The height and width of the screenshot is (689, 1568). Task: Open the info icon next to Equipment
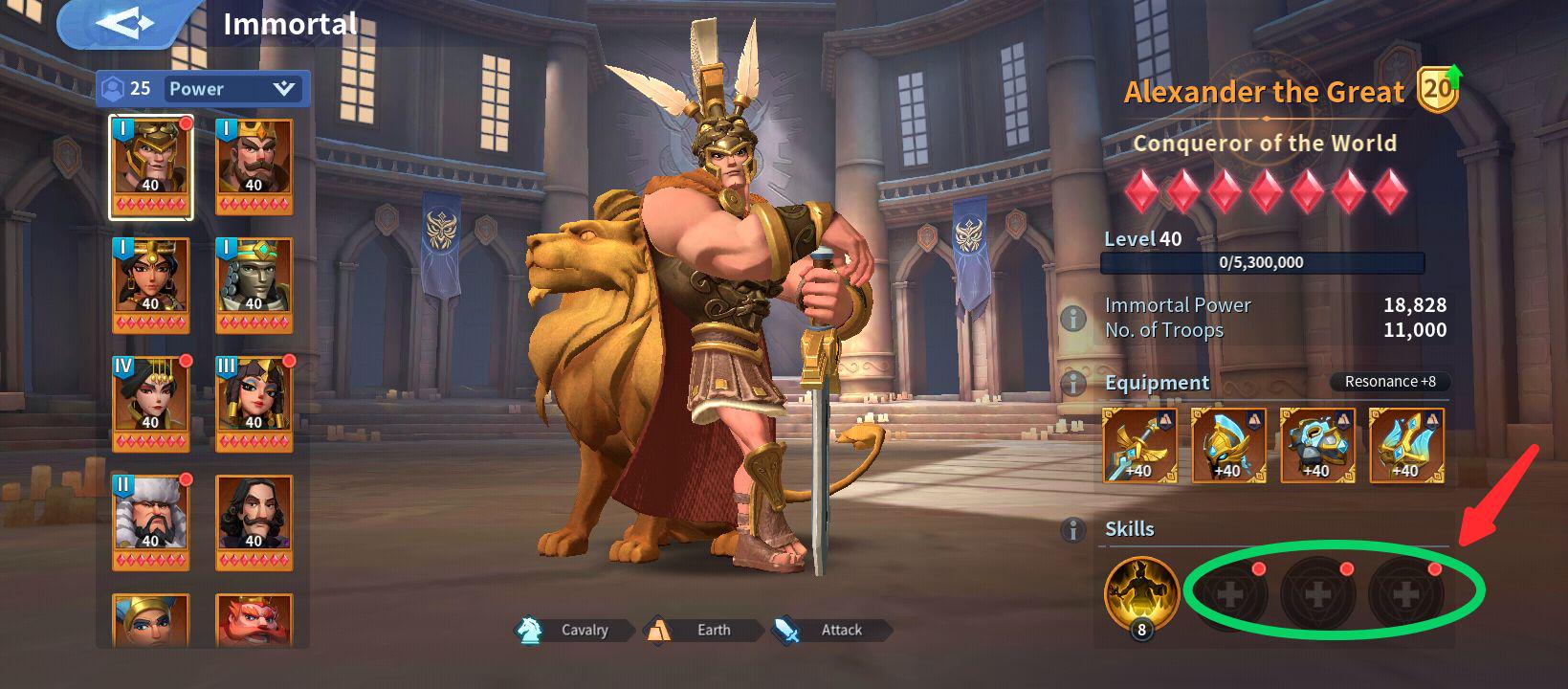1073,383
